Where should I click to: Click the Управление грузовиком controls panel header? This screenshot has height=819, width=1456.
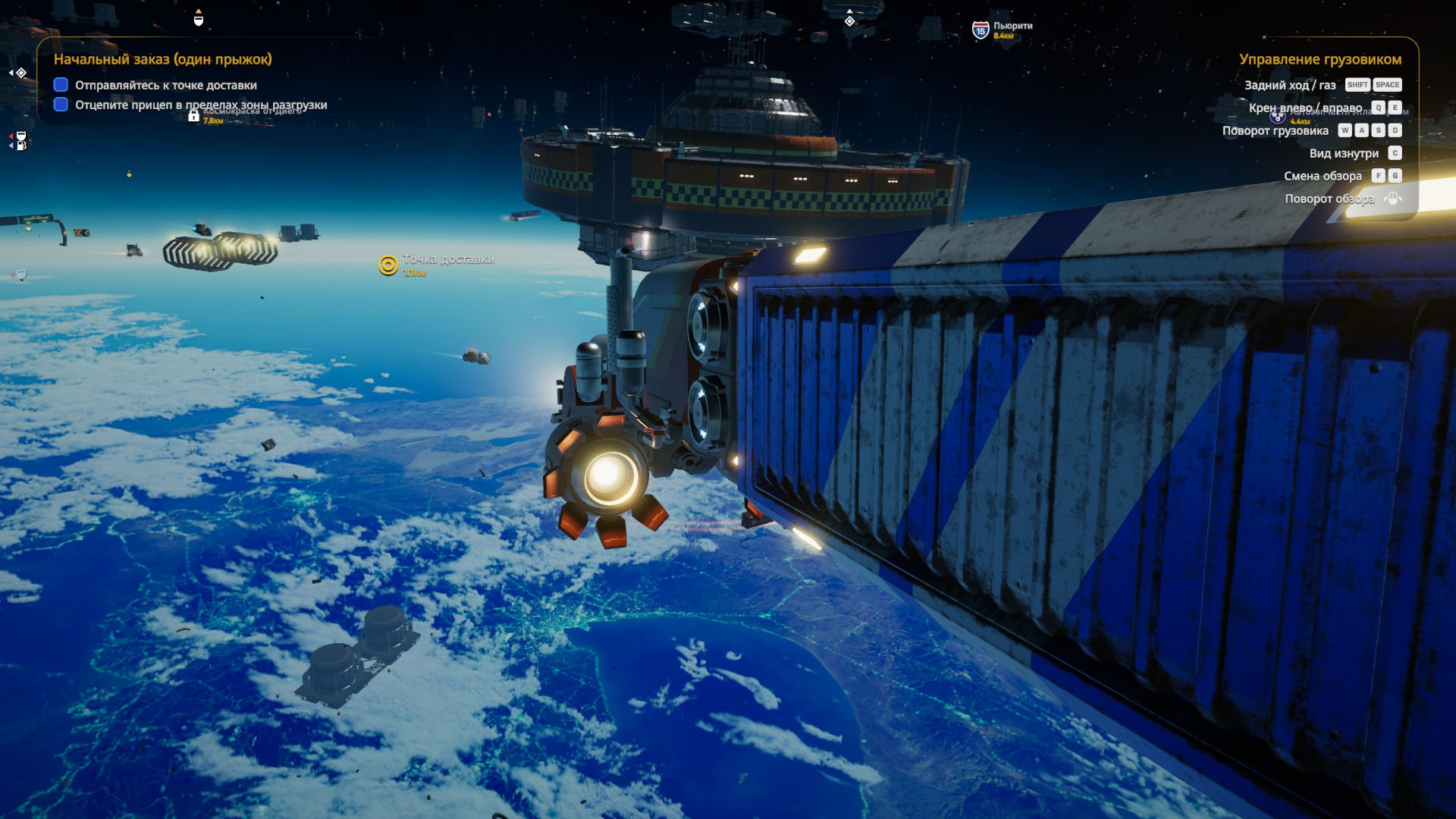click(x=1319, y=59)
